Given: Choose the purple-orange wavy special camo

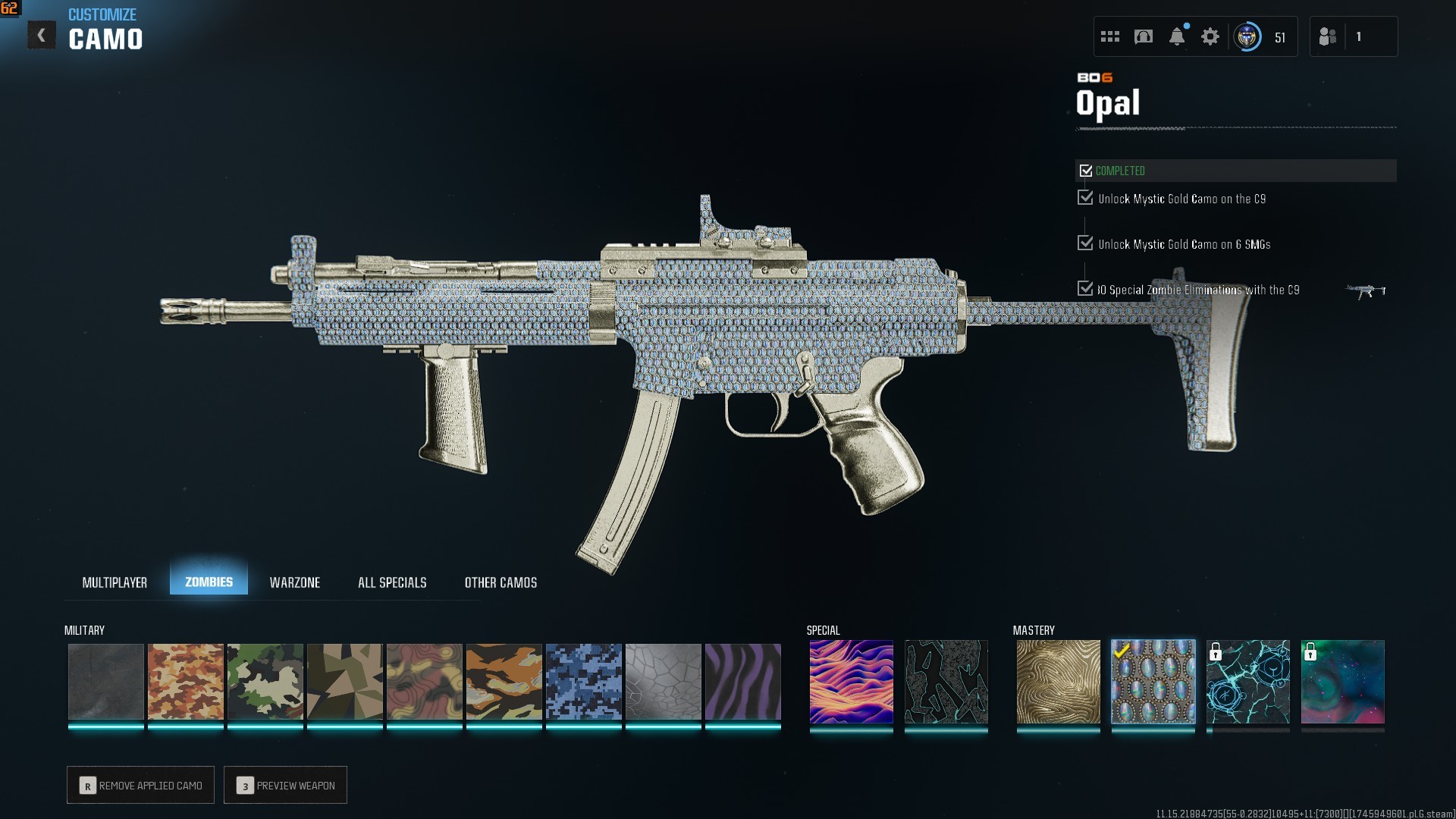Looking at the screenshot, I should (x=851, y=682).
